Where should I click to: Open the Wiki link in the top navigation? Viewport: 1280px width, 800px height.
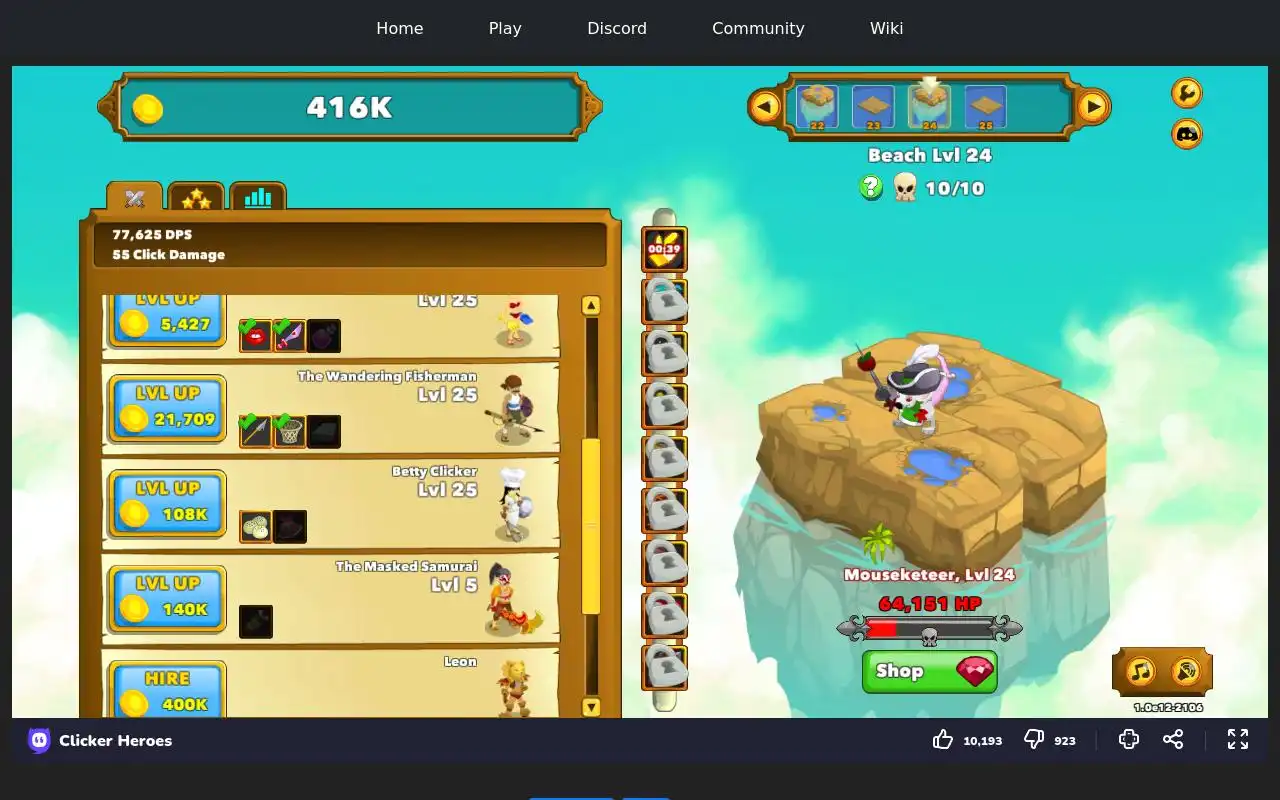pos(886,28)
